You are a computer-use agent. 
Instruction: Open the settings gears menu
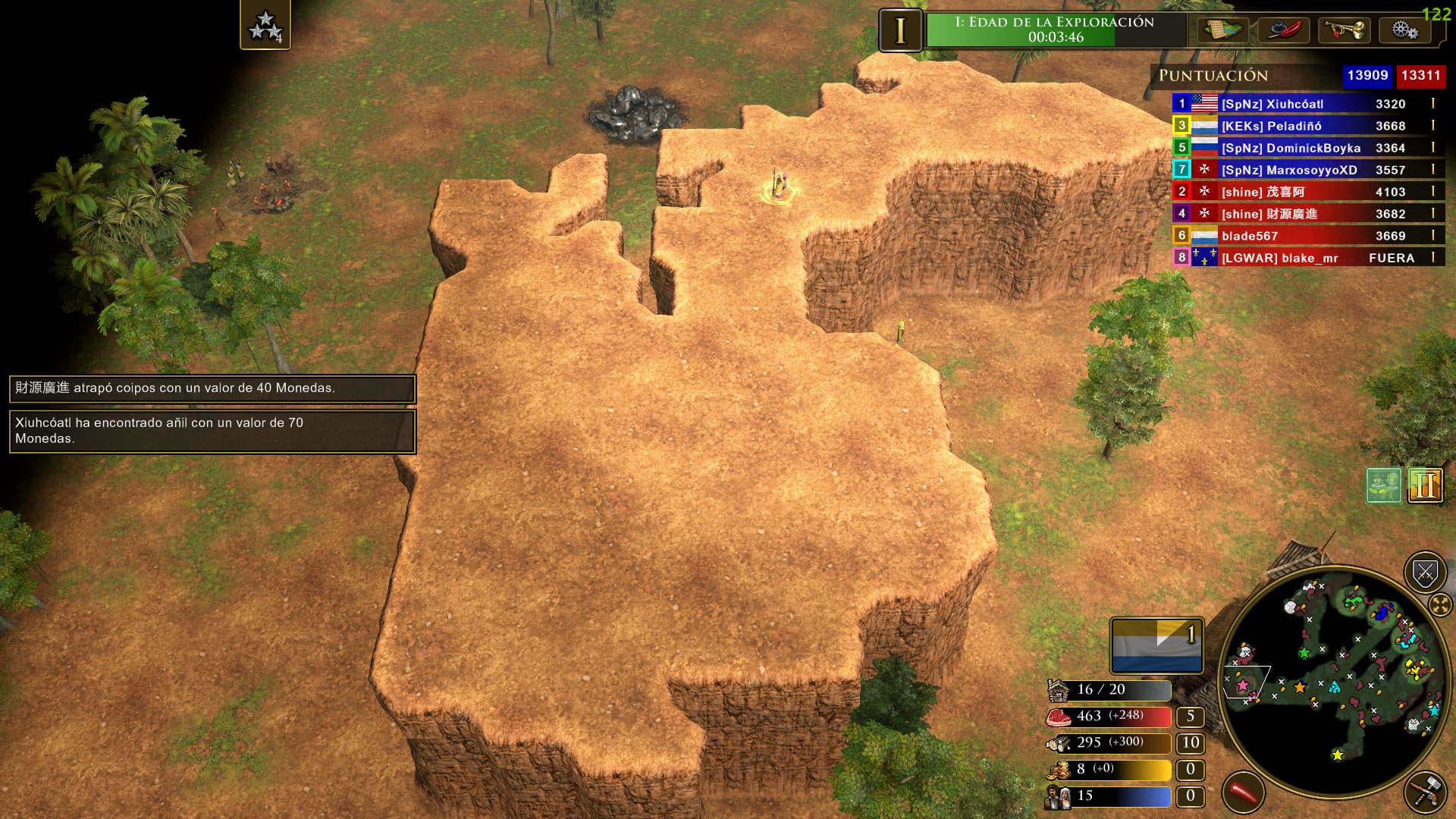point(1404,30)
